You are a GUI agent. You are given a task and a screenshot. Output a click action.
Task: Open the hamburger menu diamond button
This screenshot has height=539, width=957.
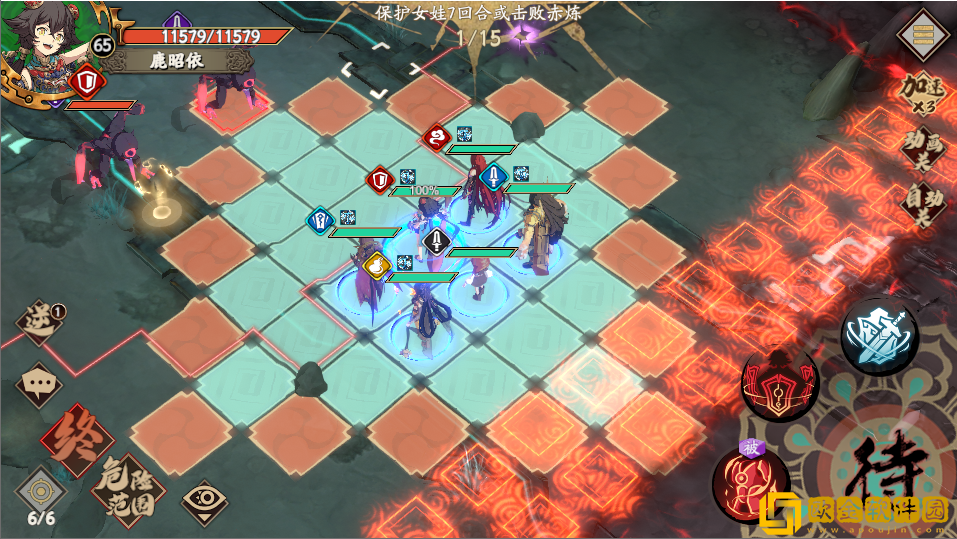coord(923,35)
